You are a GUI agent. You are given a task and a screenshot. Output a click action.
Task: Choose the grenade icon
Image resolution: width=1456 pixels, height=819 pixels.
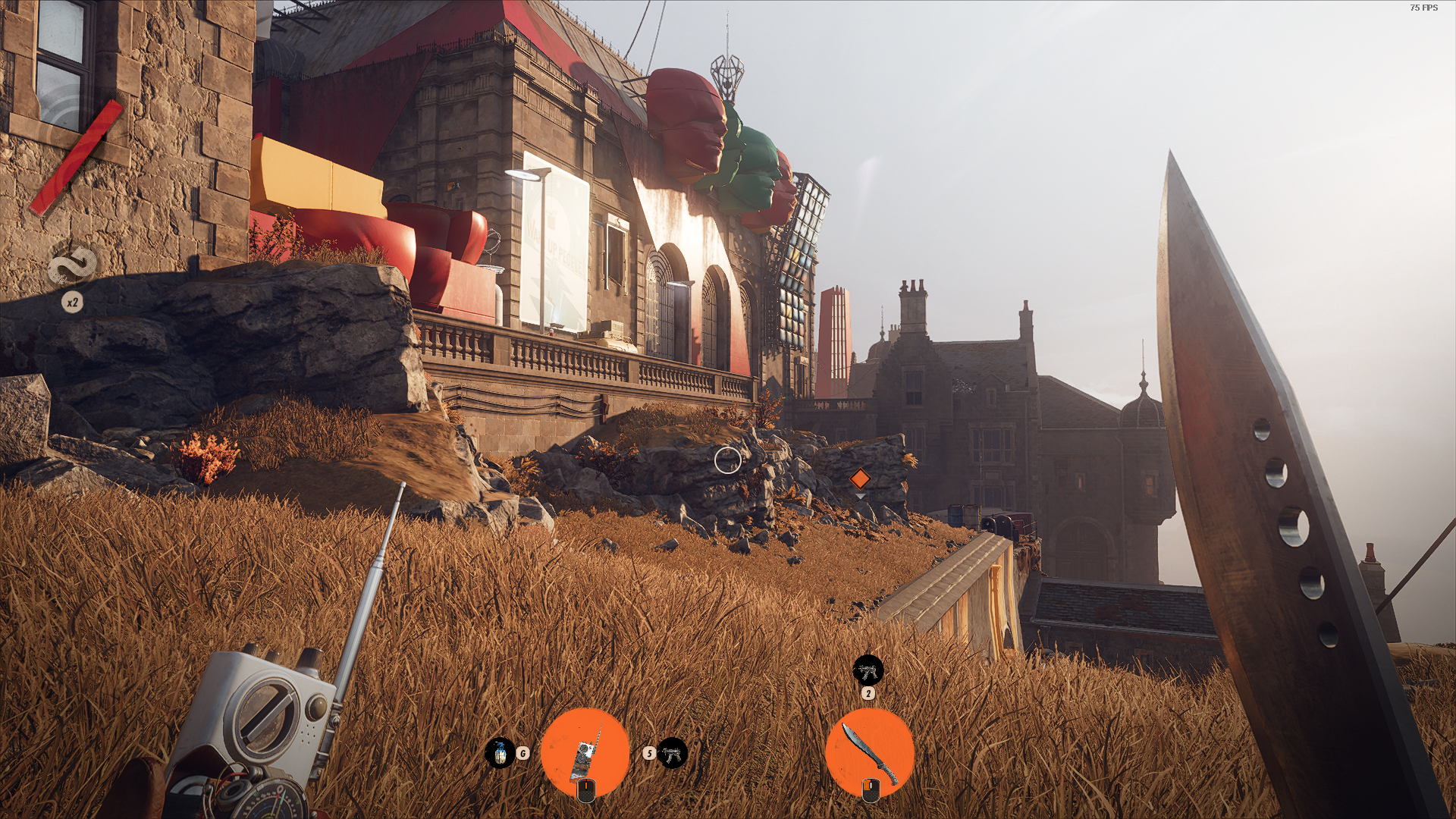click(x=500, y=753)
